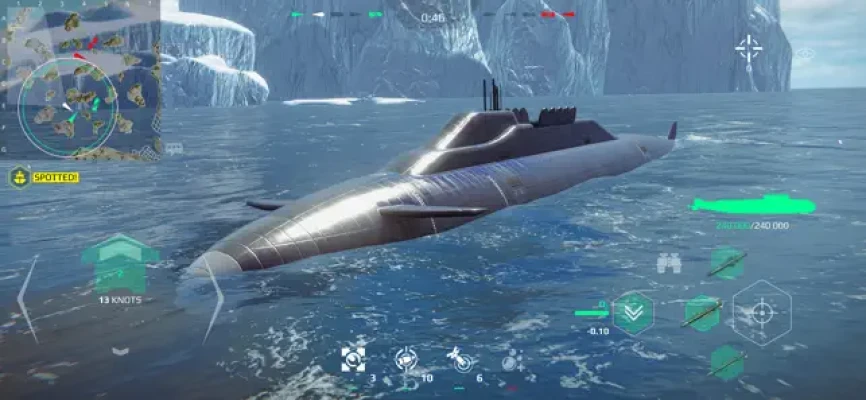866x400 pixels.
Task: Use the repair ability with plus sign
Action: pos(511,358)
